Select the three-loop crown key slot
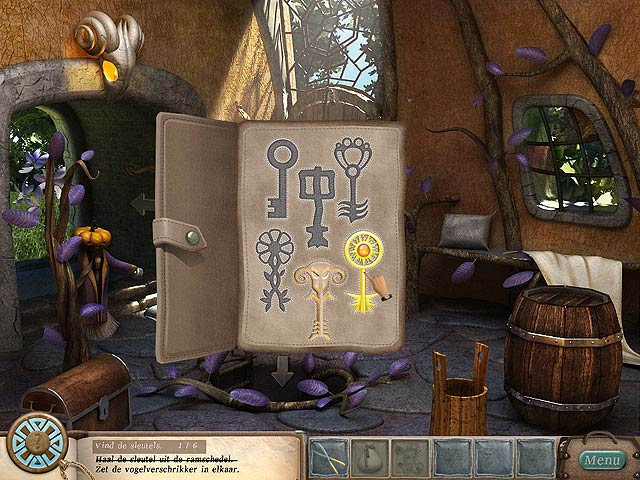Image resolution: width=640 pixels, height=480 pixels. tap(354, 176)
